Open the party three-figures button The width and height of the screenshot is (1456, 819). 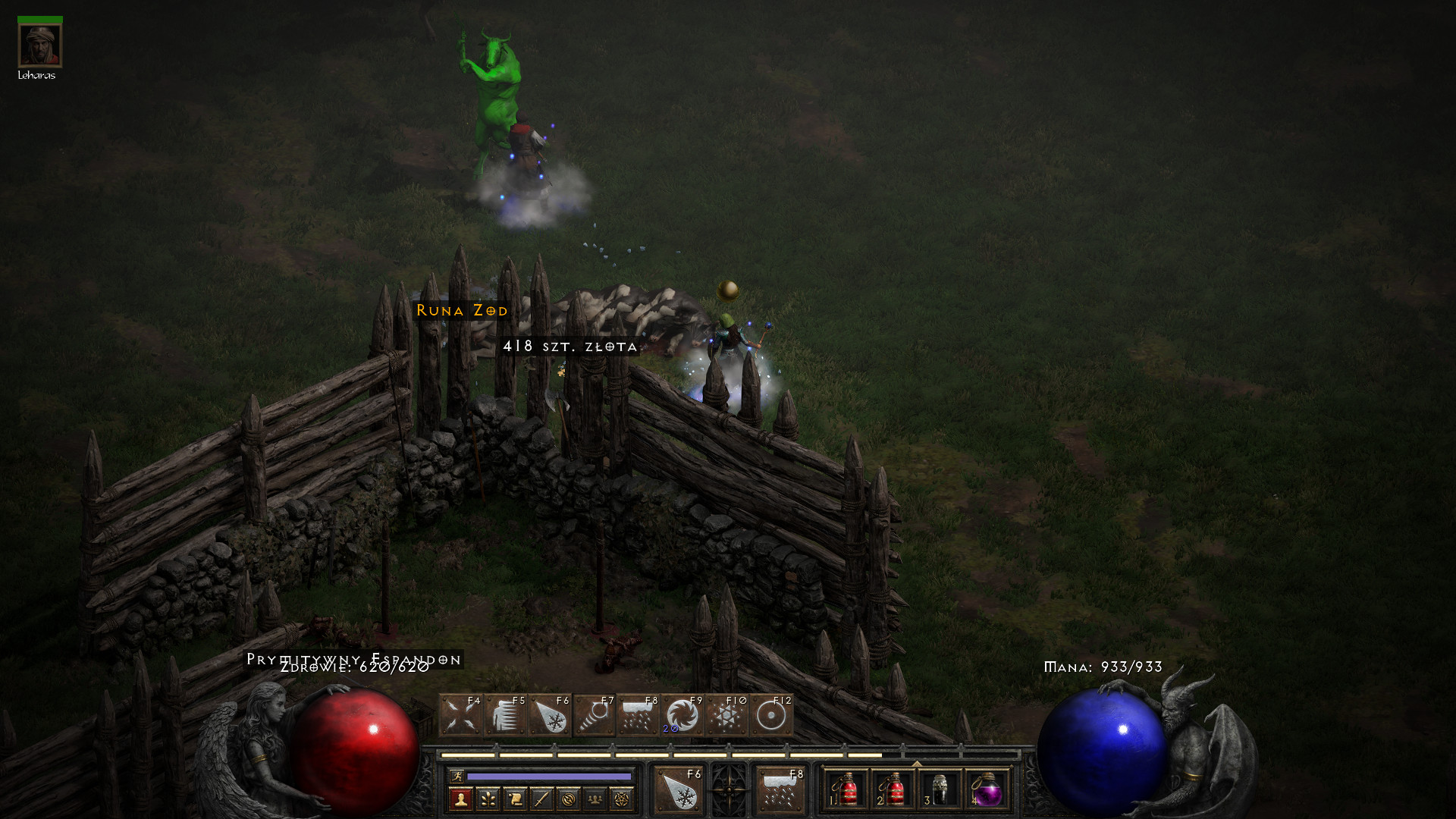(x=595, y=799)
